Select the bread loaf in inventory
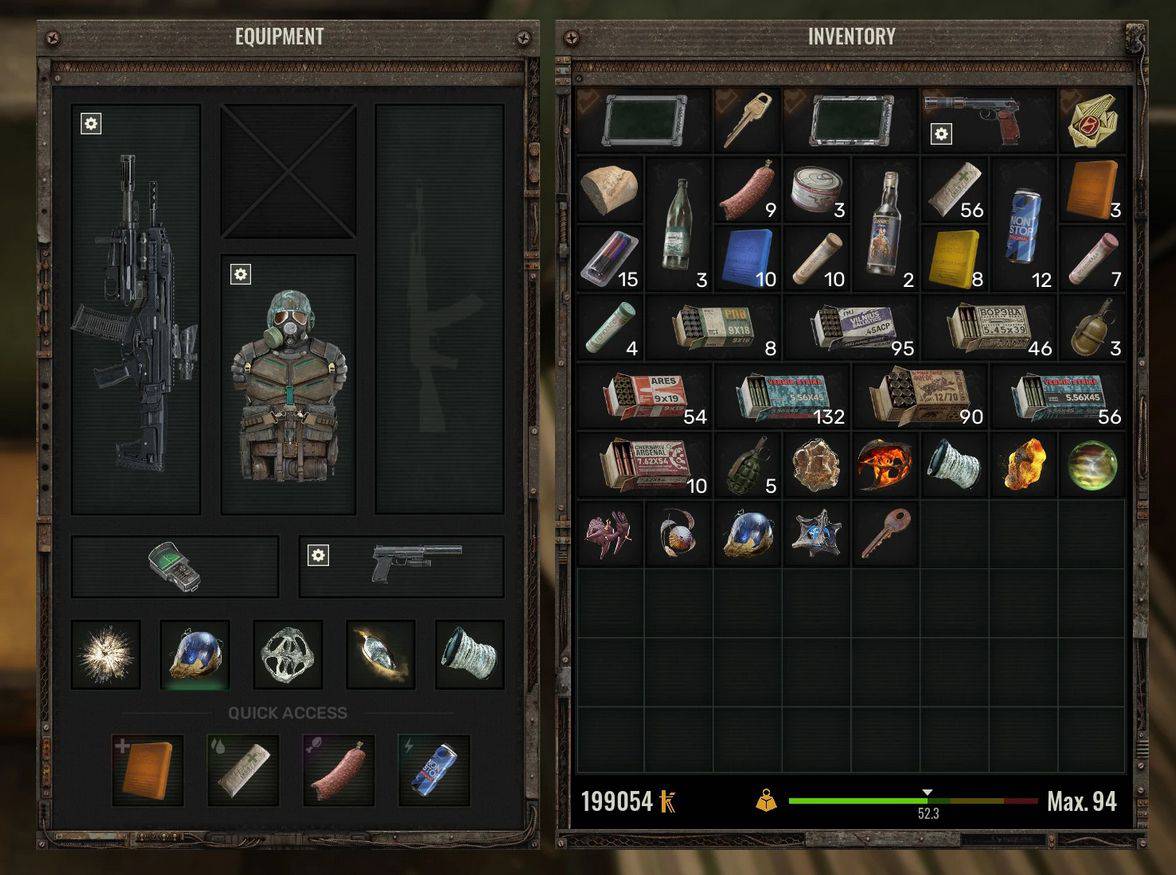 coord(609,189)
